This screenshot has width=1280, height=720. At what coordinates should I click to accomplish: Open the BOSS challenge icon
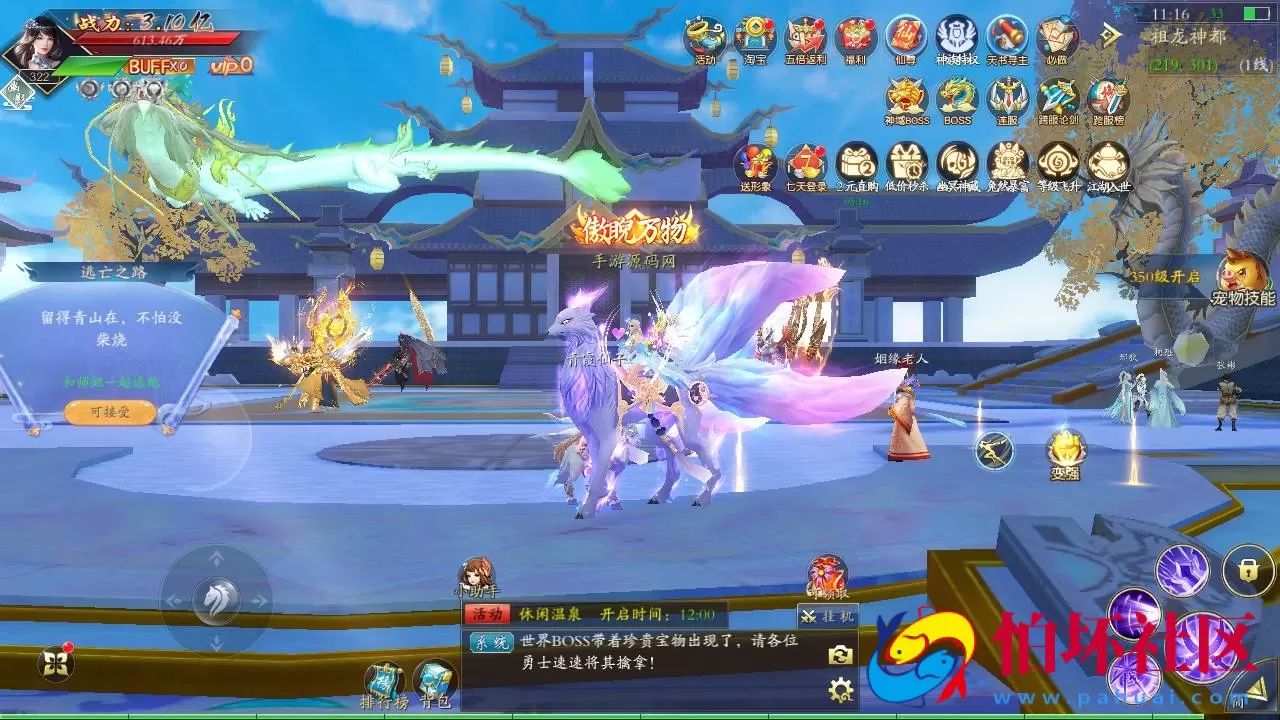tap(955, 102)
